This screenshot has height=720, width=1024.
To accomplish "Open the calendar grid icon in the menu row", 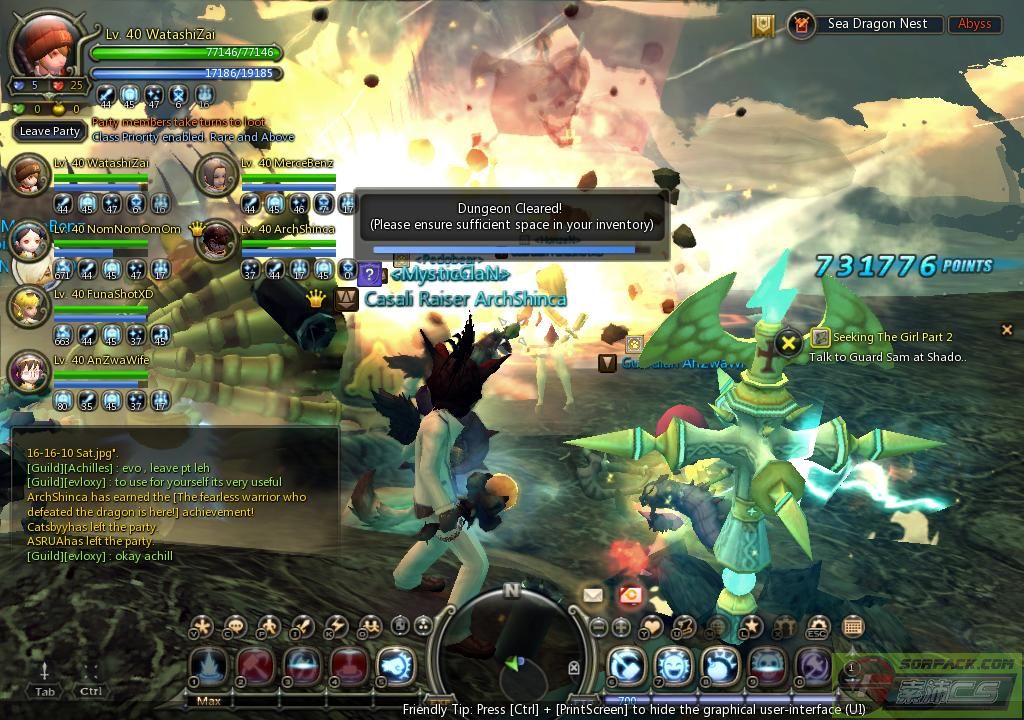I will pyautogui.click(x=853, y=627).
